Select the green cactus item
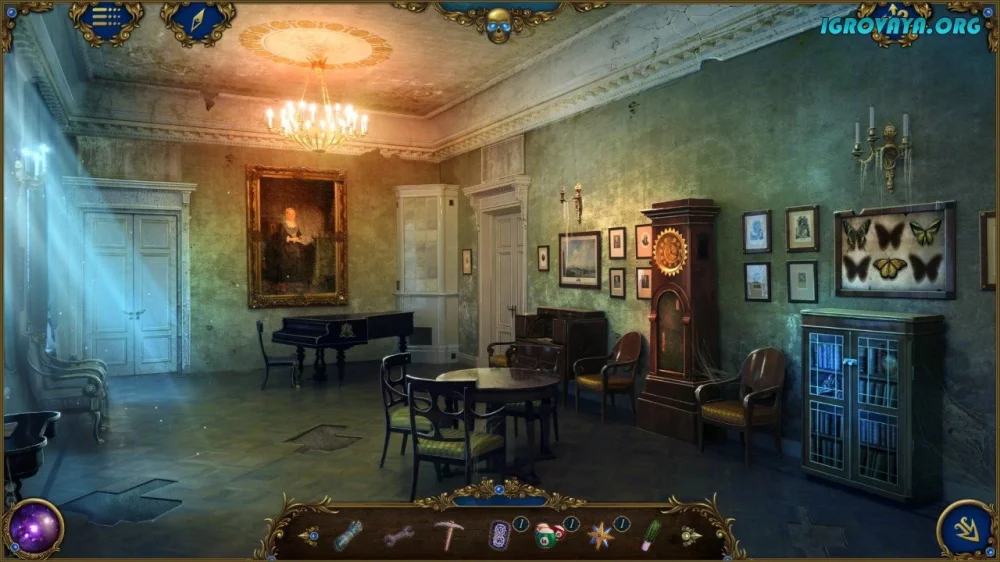 click(651, 535)
